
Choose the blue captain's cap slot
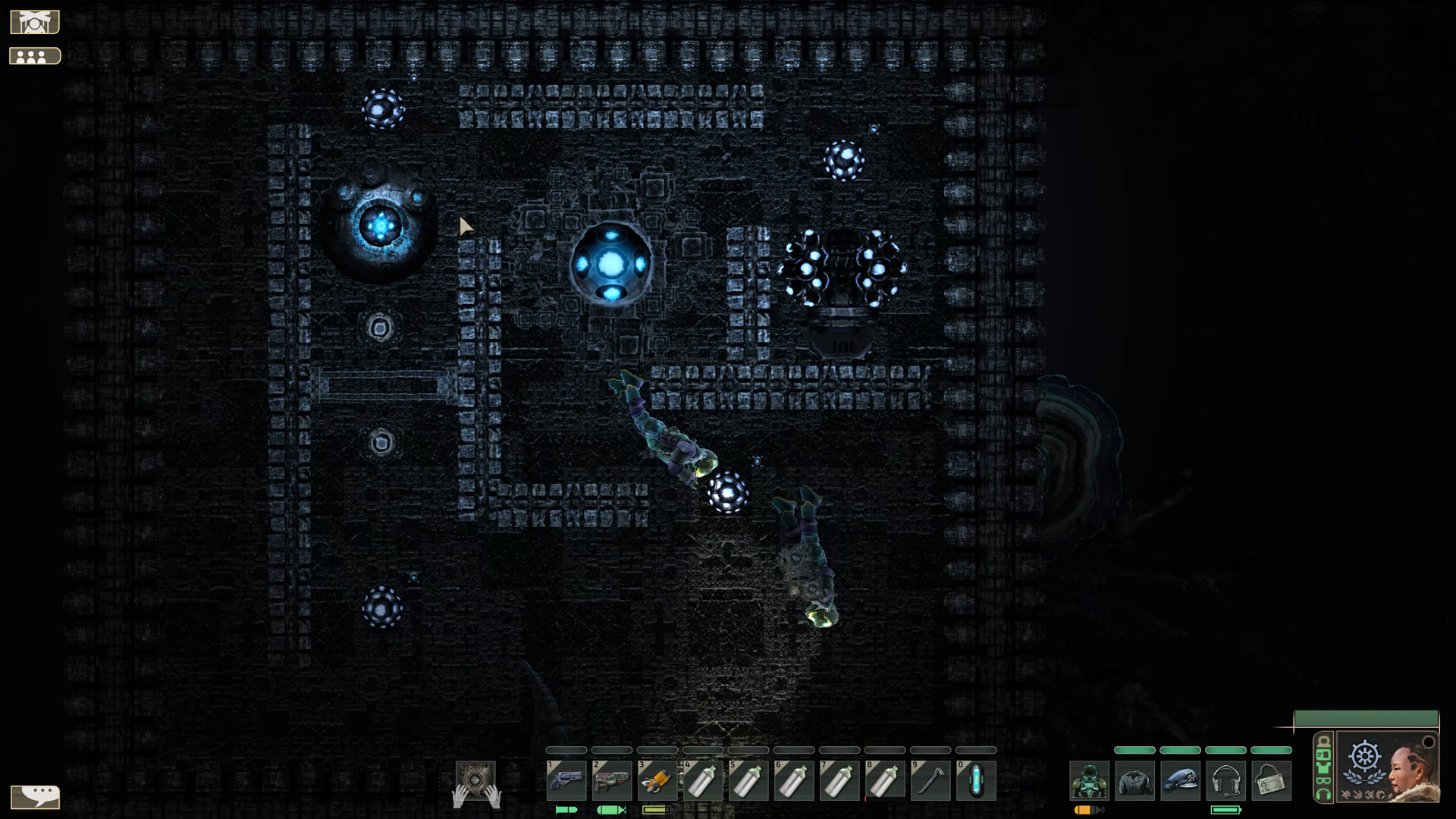click(1180, 781)
